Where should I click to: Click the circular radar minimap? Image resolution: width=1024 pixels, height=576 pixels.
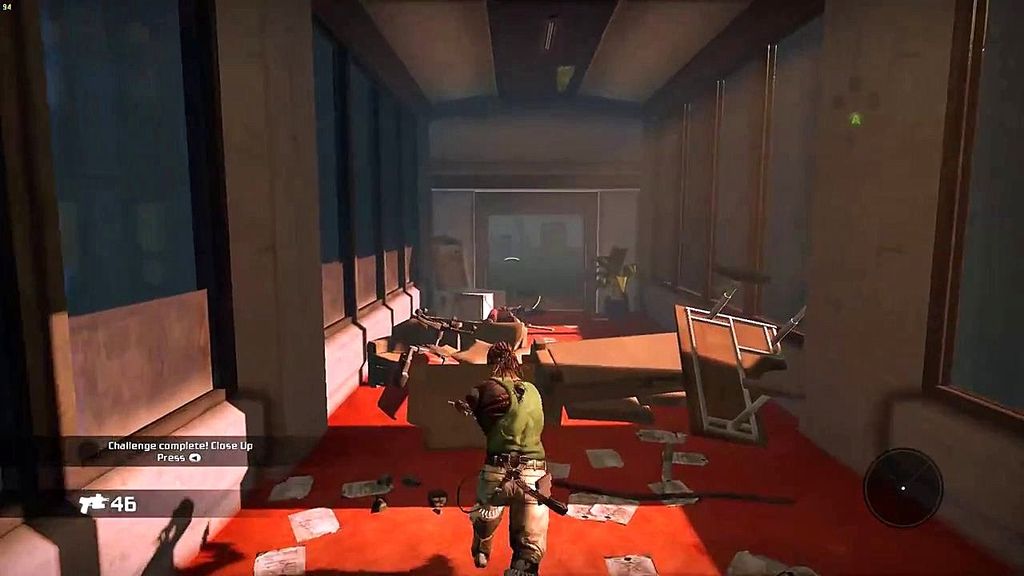[x=903, y=487]
